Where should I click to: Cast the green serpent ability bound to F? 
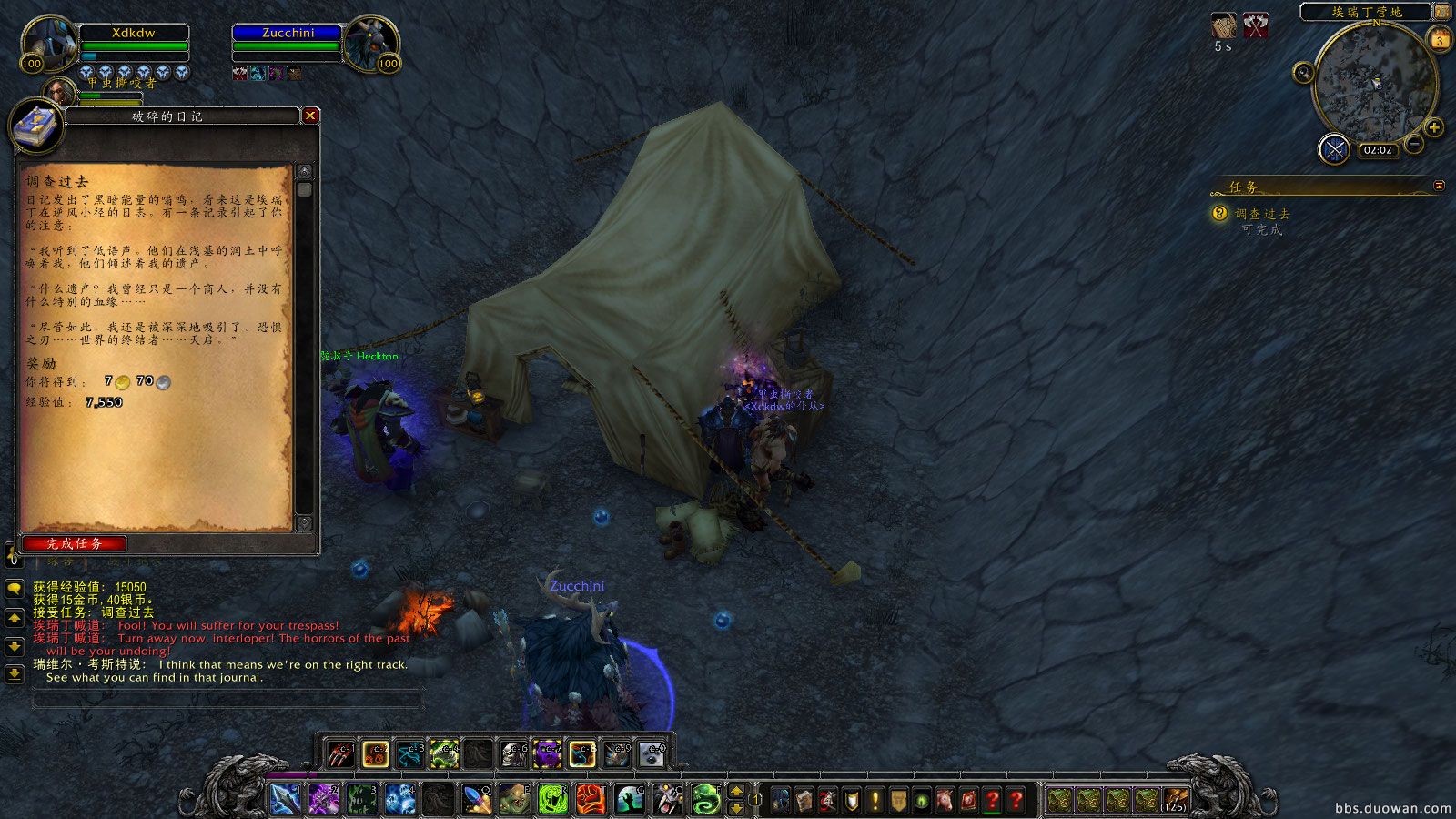707,799
